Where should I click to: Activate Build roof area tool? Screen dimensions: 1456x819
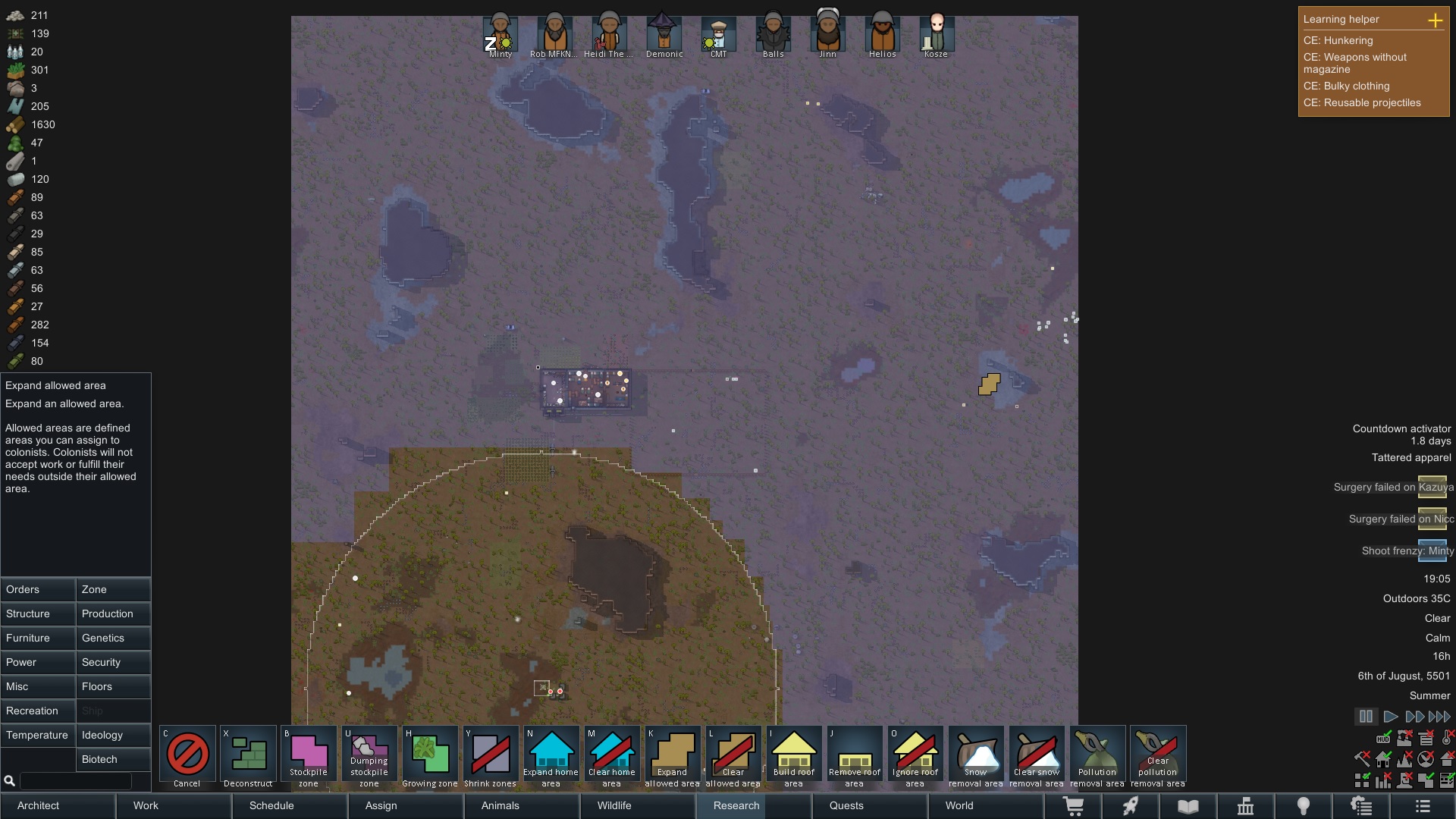tap(794, 757)
